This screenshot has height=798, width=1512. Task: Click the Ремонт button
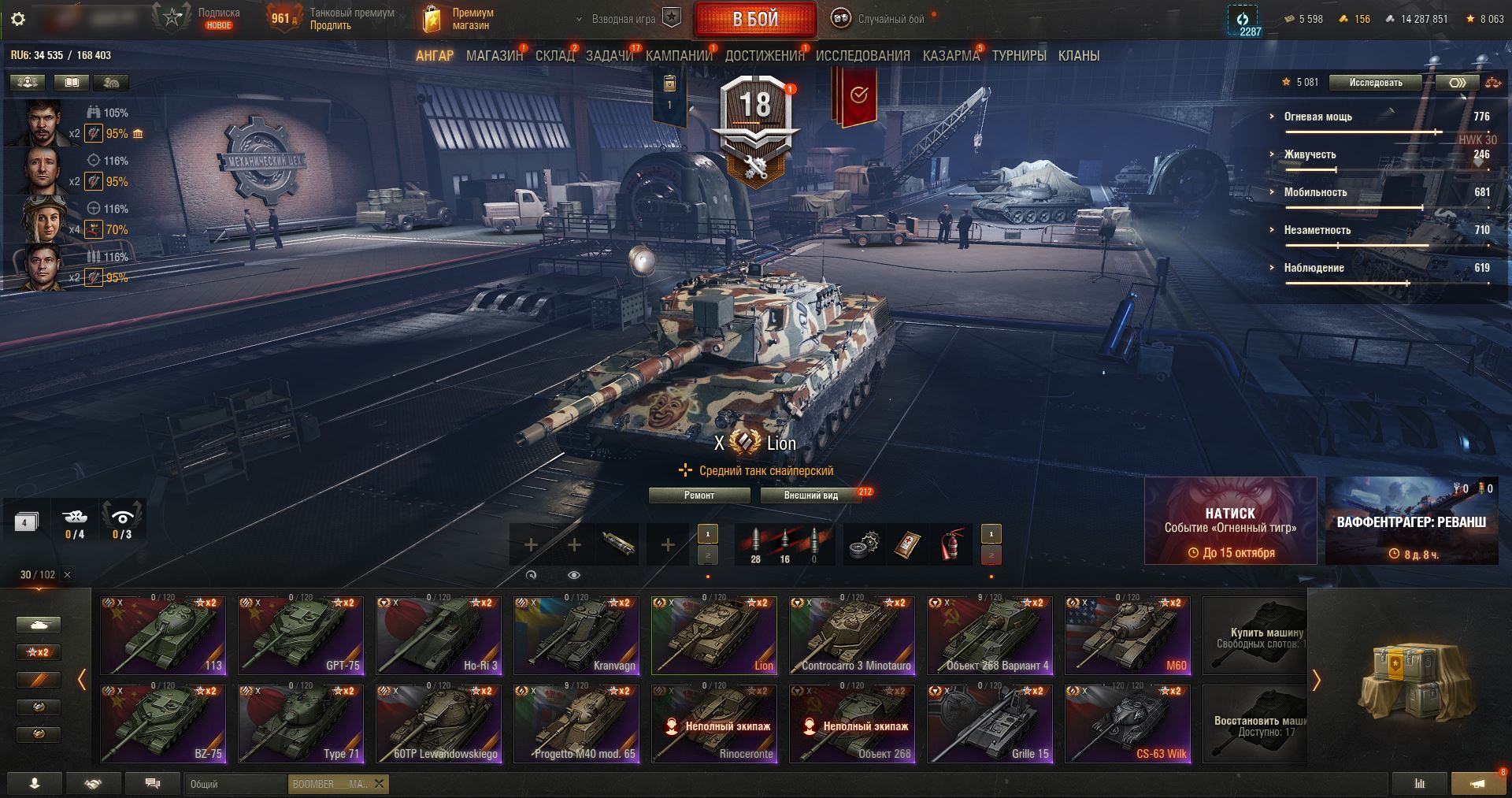coord(699,496)
